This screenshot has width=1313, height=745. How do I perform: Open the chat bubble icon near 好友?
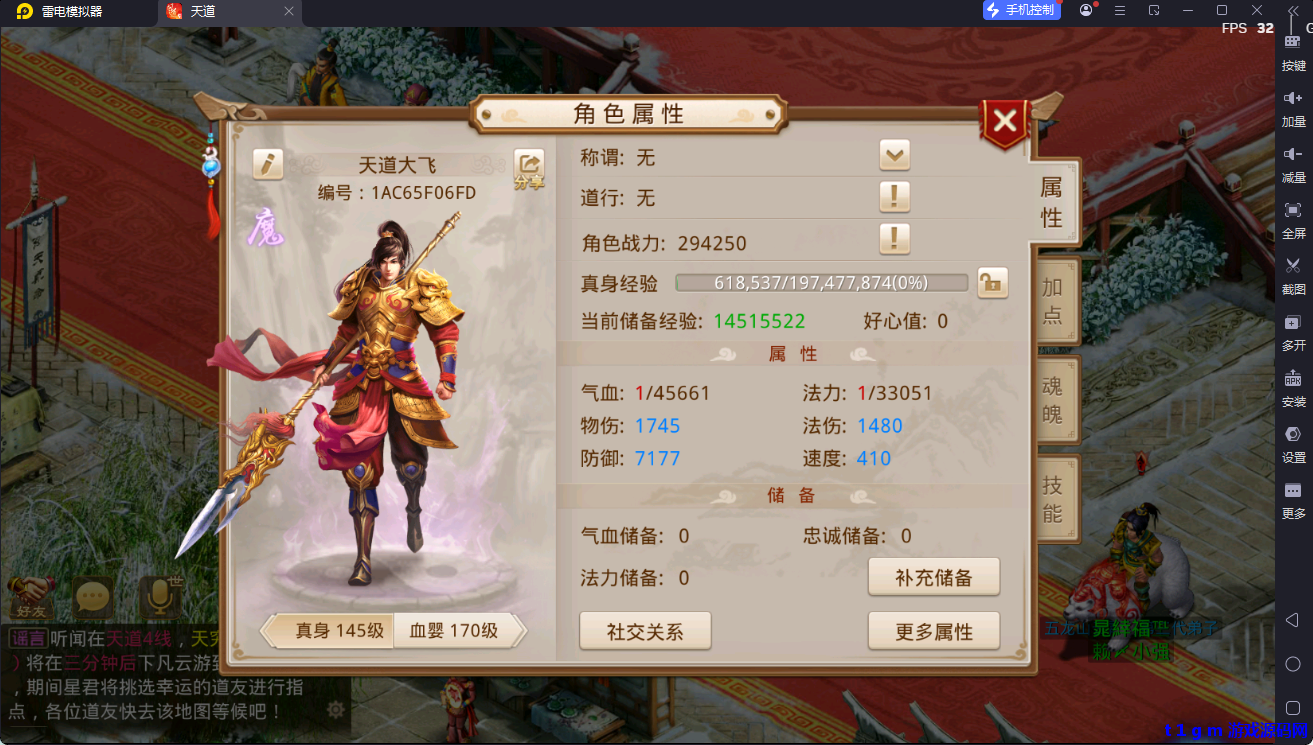(92, 596)
